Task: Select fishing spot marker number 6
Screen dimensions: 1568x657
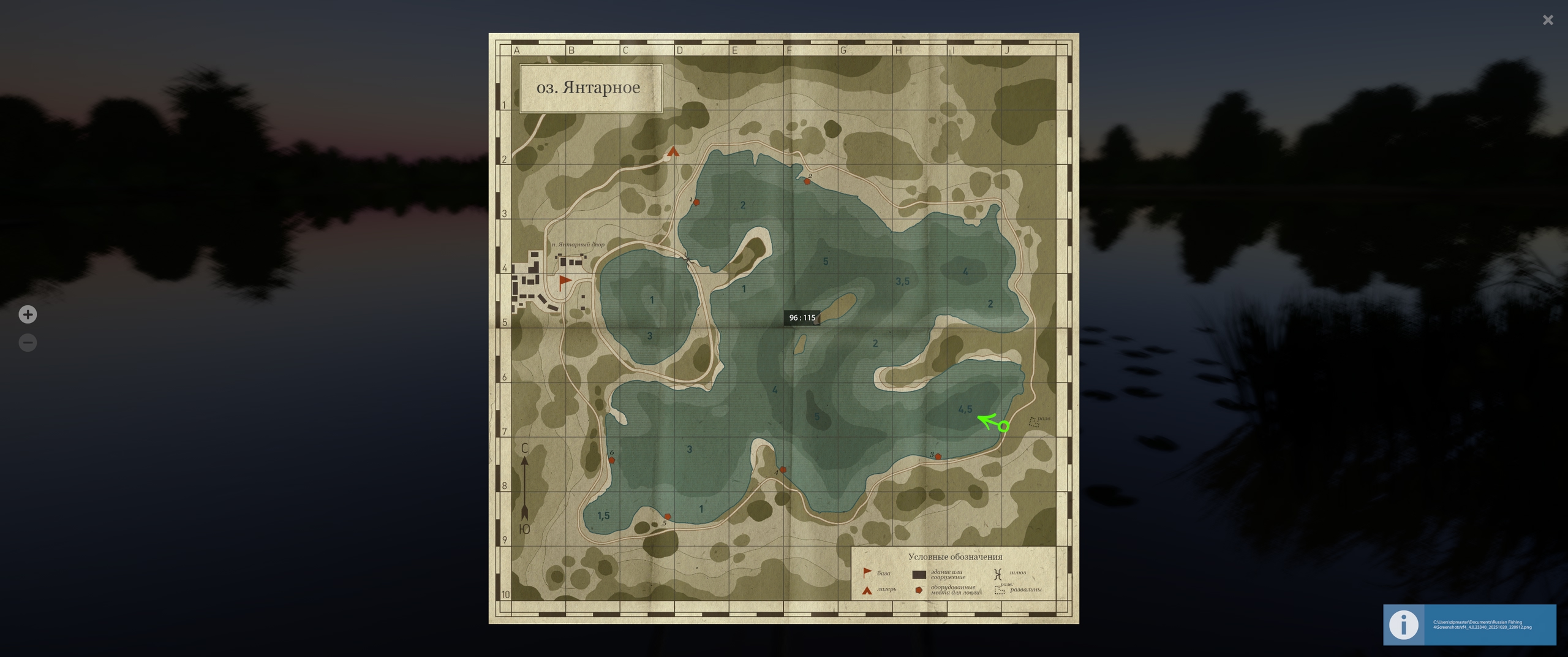Action: 611,460
